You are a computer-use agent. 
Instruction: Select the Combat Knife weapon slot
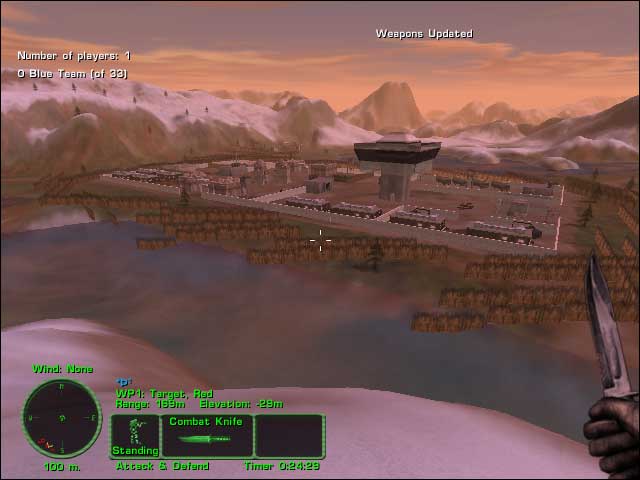(x=207, y=436)
